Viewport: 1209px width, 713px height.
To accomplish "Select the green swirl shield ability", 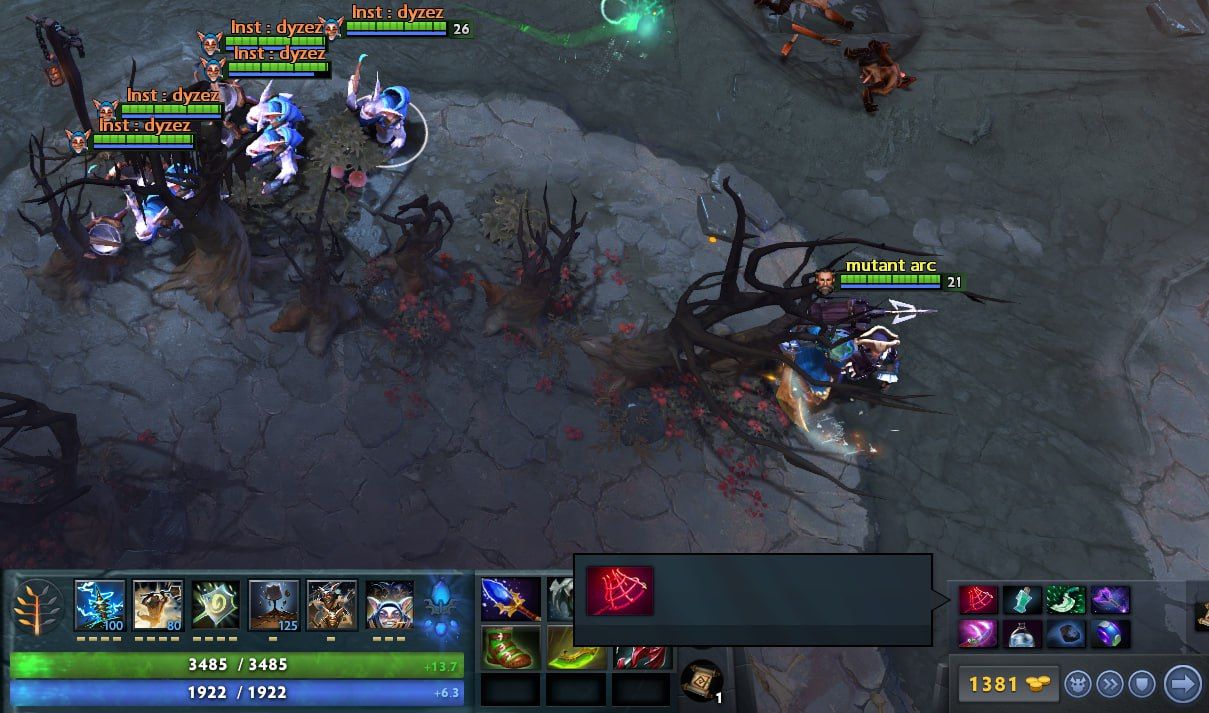I will pos(216,605).
